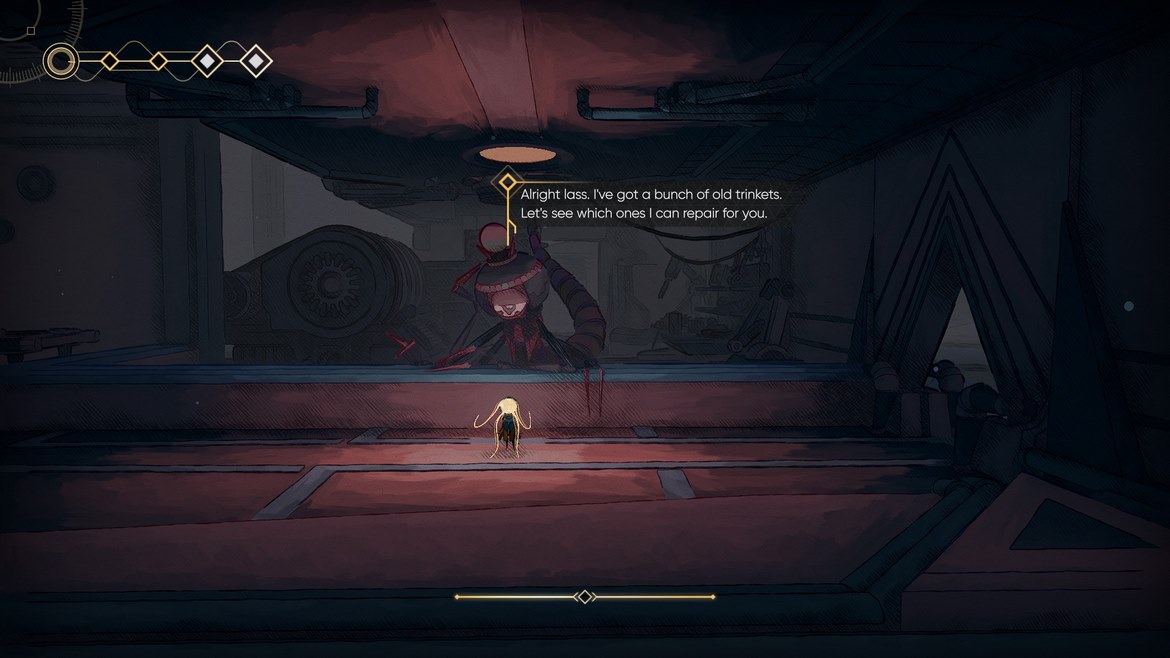Click the circular ring emblem in the HUD
This screenshot has height=658, width=1170.
point(61,62)
